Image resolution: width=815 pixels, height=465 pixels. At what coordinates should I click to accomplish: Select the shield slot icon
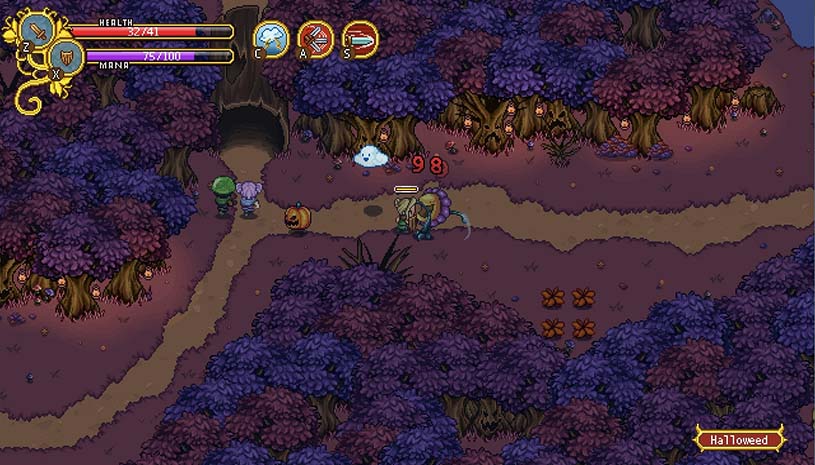click(67, 57)
